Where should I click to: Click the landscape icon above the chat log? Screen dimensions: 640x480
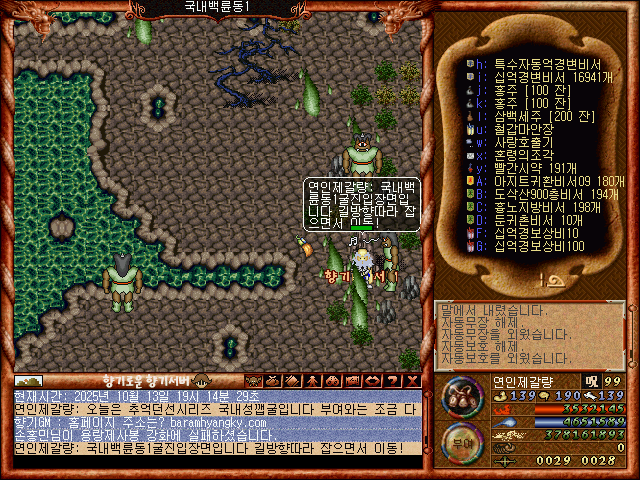click(28, 381)
